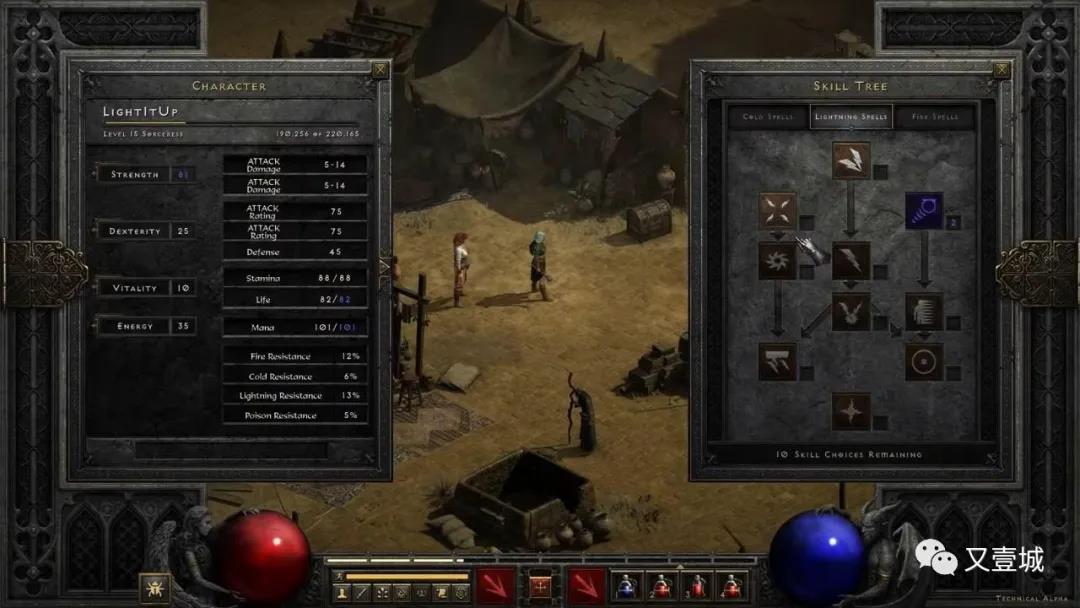Click the character bust icon in mini menu

pos(342,593)
